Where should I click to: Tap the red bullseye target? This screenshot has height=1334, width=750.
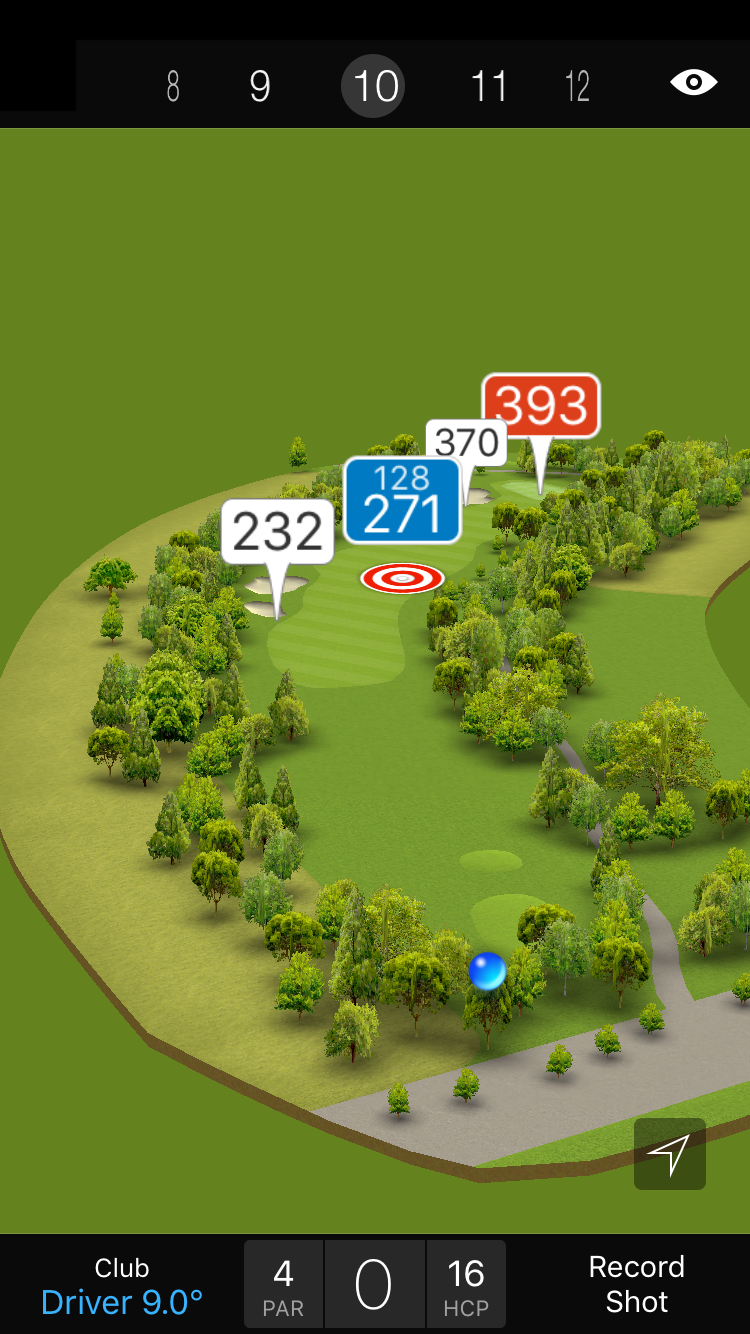click(x=402, y=578)
